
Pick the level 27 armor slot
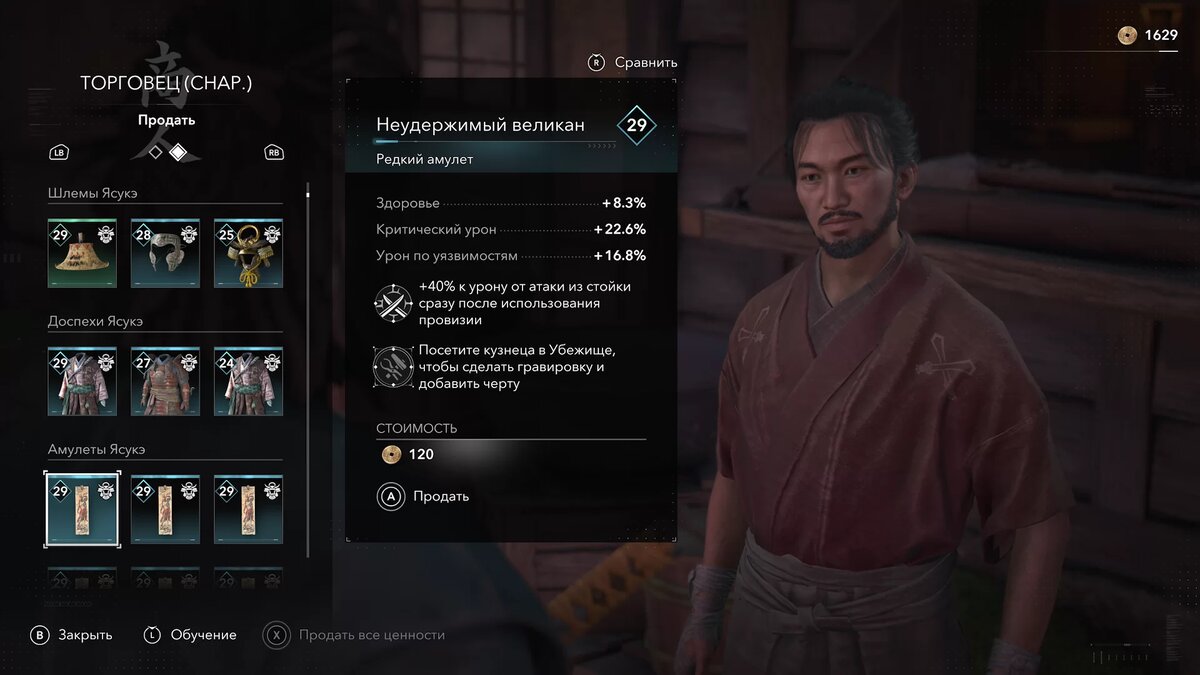click(165, 381)
